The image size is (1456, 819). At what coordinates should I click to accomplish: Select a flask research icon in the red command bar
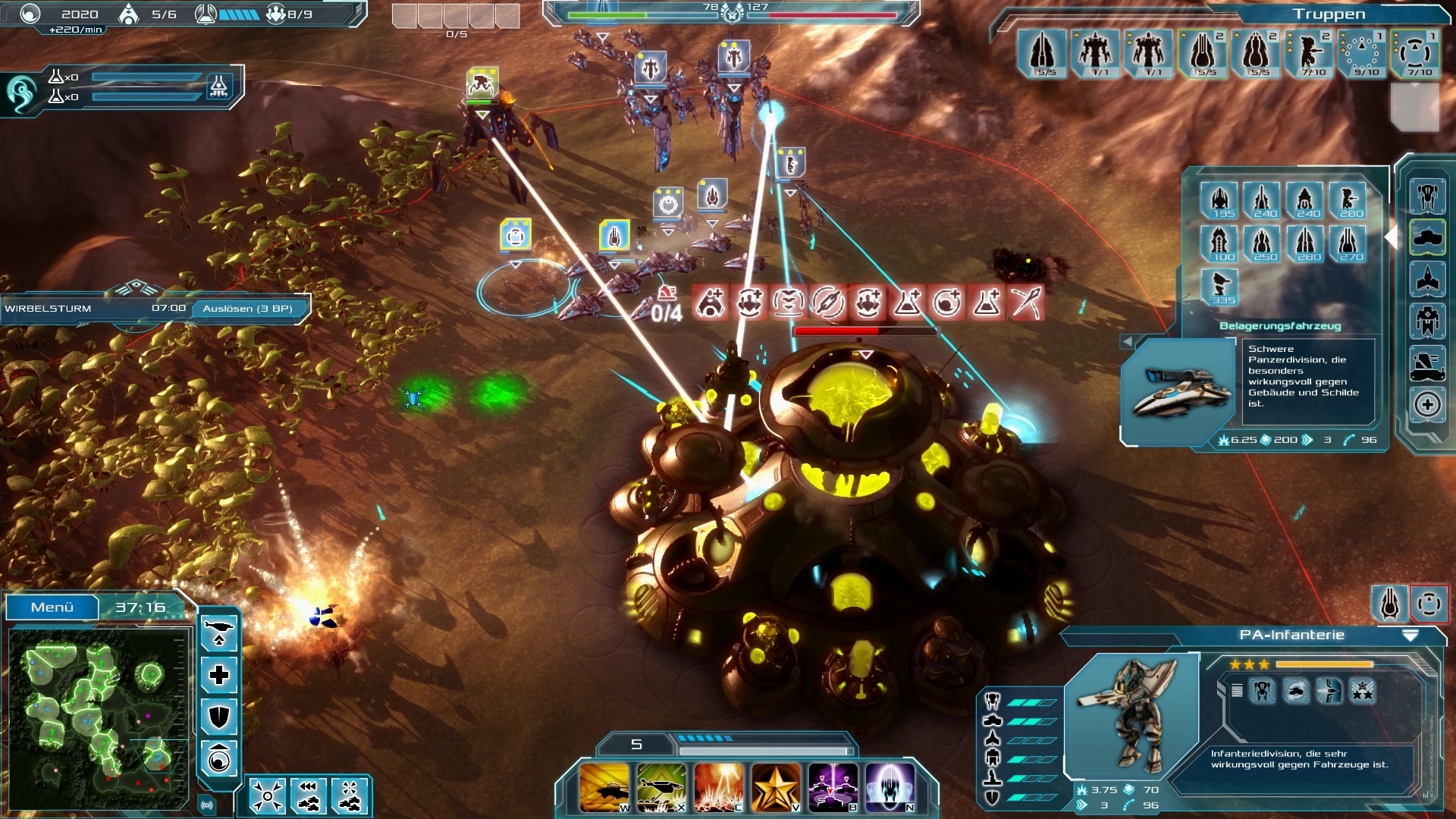click(908, 303)
